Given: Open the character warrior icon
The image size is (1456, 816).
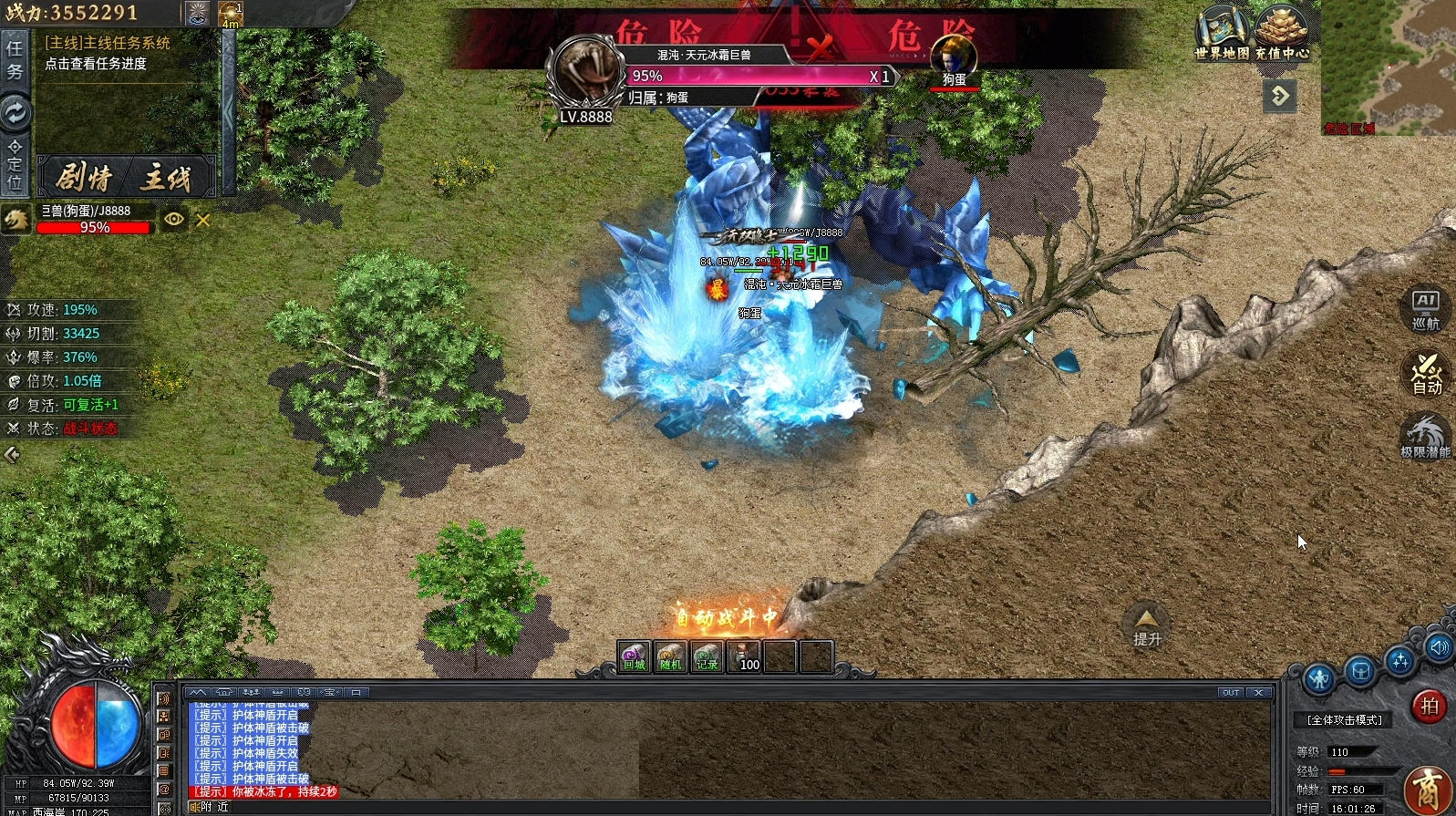Looking at the screenshot, I should click(x=1318, y=677).
